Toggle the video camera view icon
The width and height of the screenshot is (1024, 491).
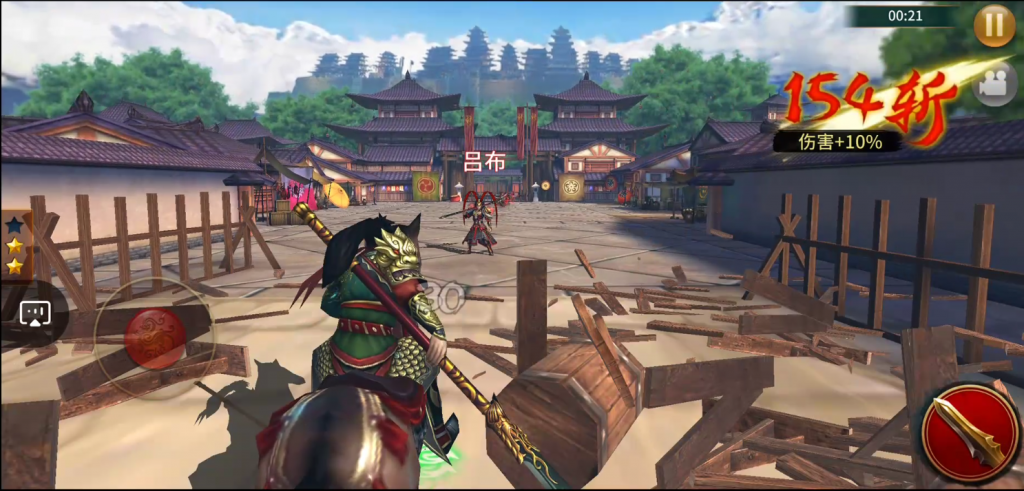click(x=993, y=86)
